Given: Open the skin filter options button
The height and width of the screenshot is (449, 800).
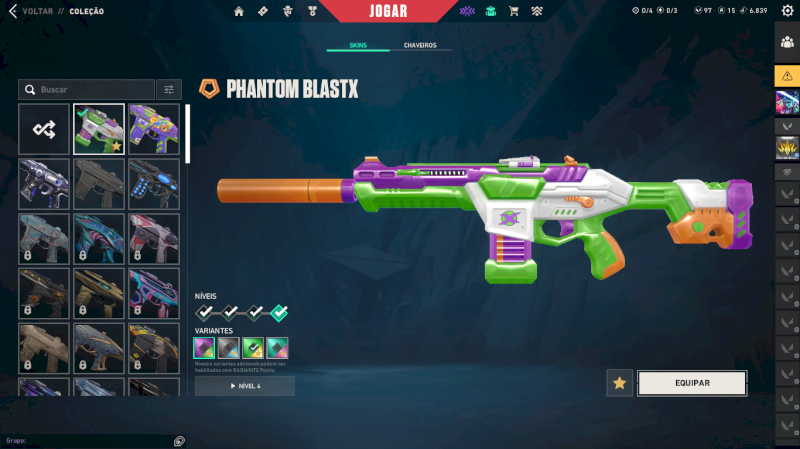Looking at the screenshot, I should [169, 90].
